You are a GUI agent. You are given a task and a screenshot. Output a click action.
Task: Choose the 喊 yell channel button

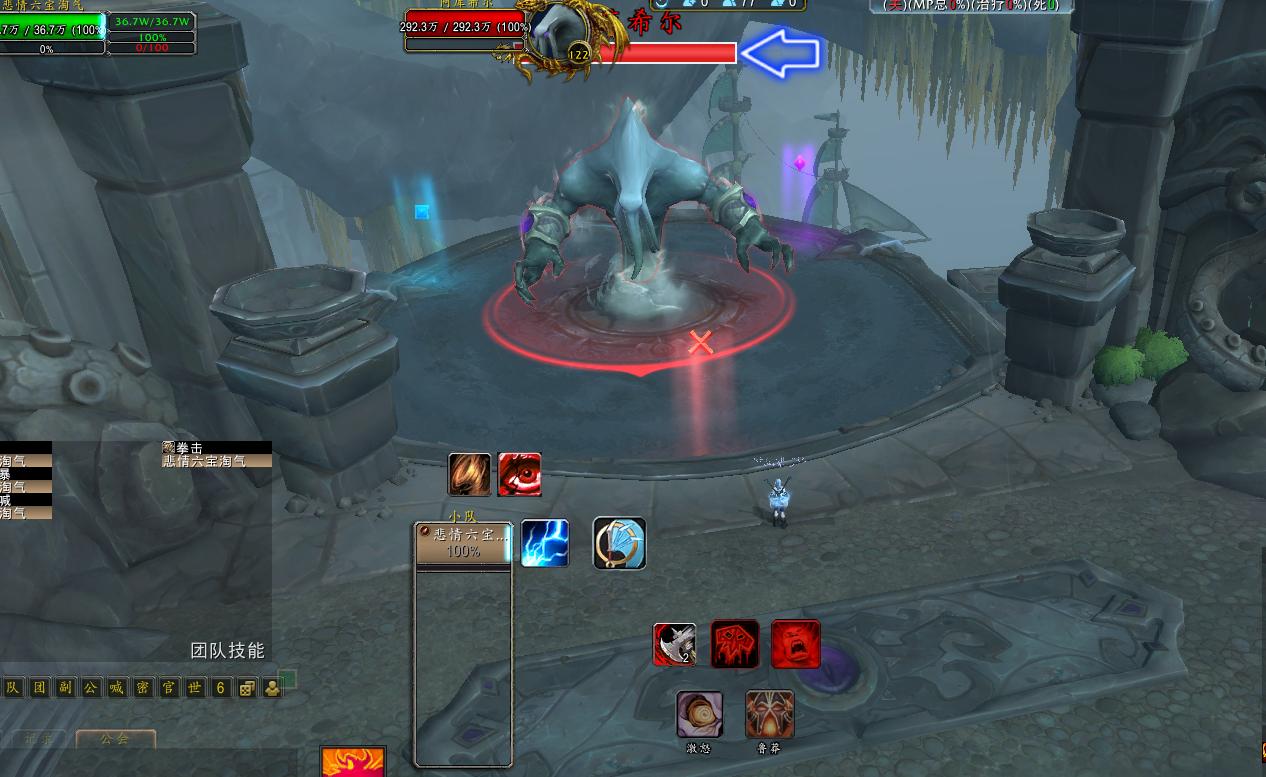(117, 688)
